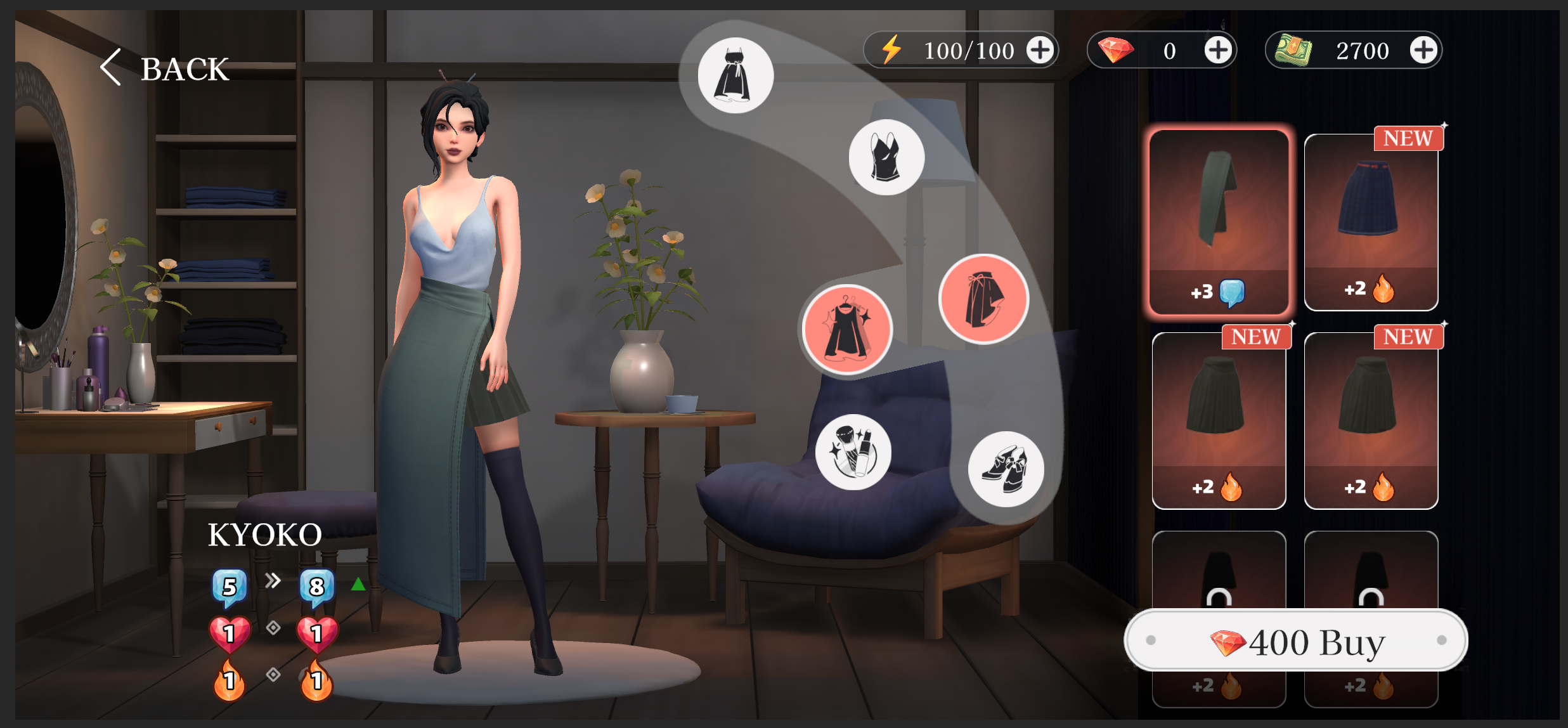The image size is (1568, 728).
Task: Click the cash money icon
Action: [x=1295, y=49]
